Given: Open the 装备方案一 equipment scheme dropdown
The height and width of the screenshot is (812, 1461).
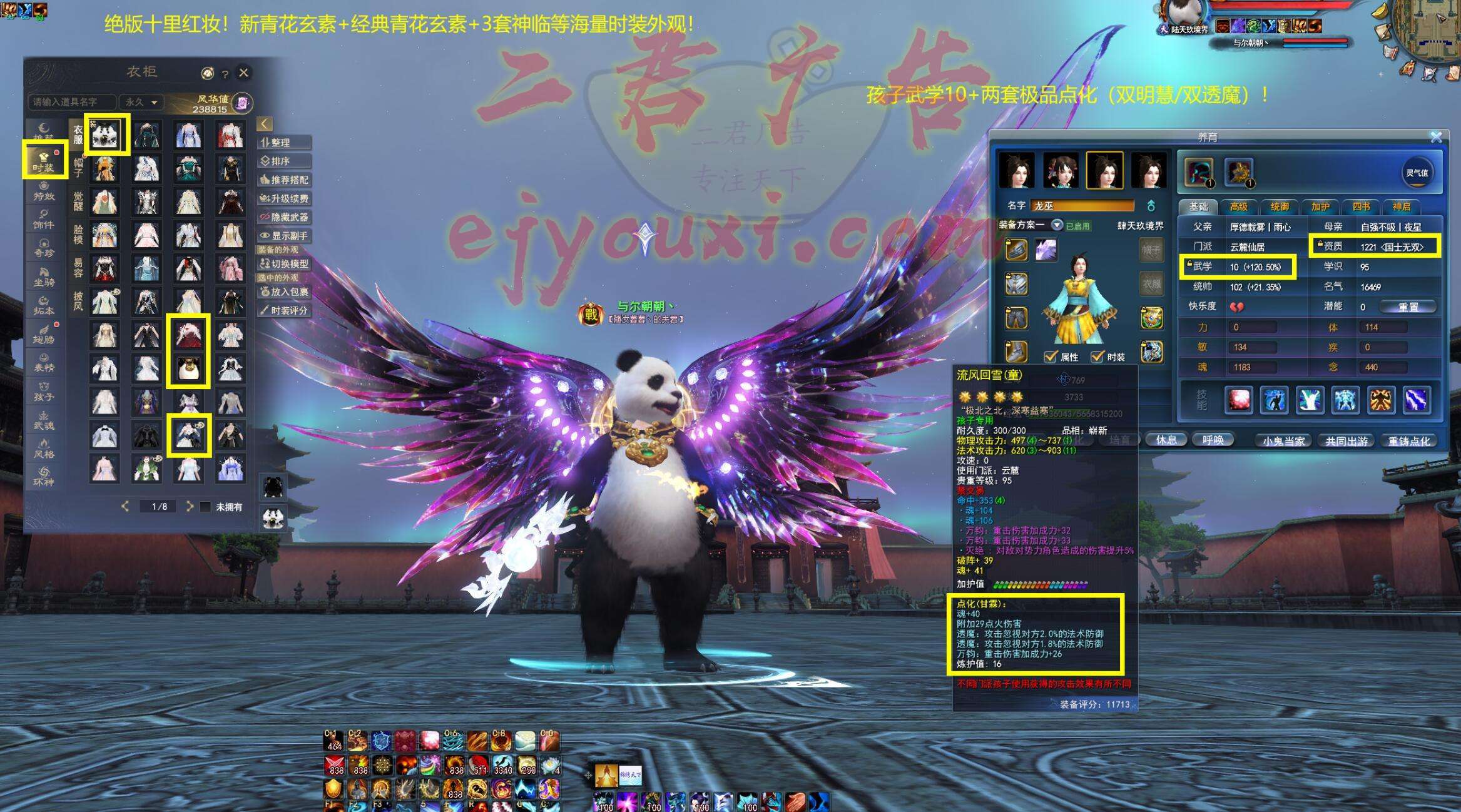Looking at the screenshot, I should click(1057, 225).
